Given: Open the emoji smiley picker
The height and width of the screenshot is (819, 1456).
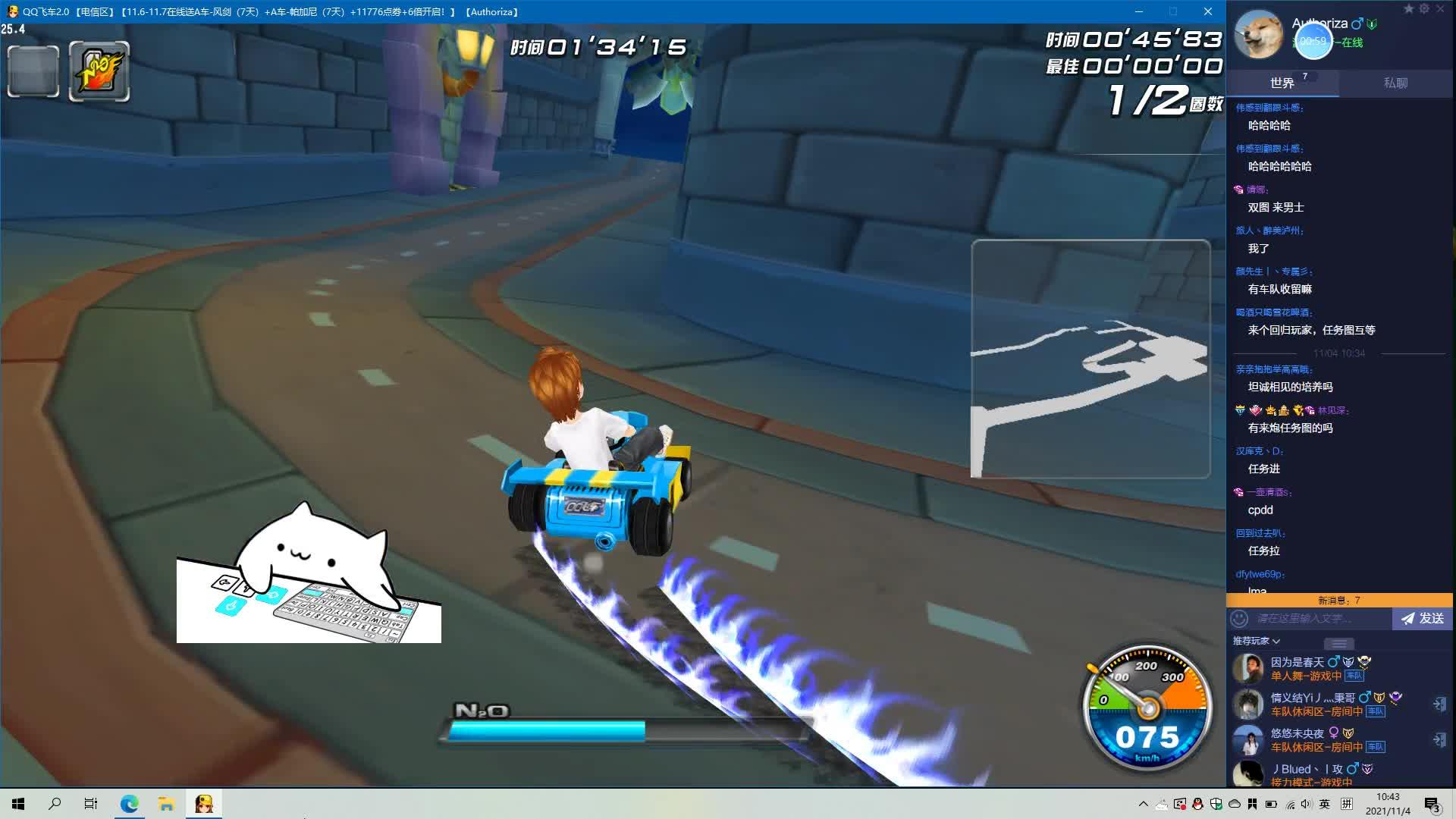Looking at the screenshot, I should point(1239,619).
